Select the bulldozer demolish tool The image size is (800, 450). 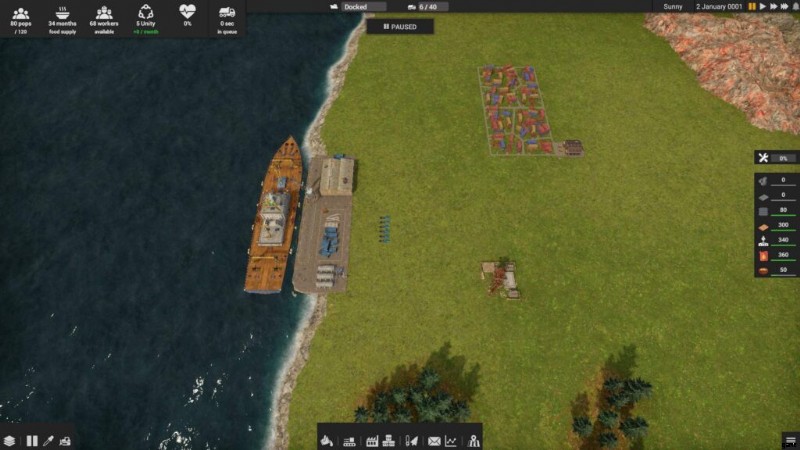(65, 440)
